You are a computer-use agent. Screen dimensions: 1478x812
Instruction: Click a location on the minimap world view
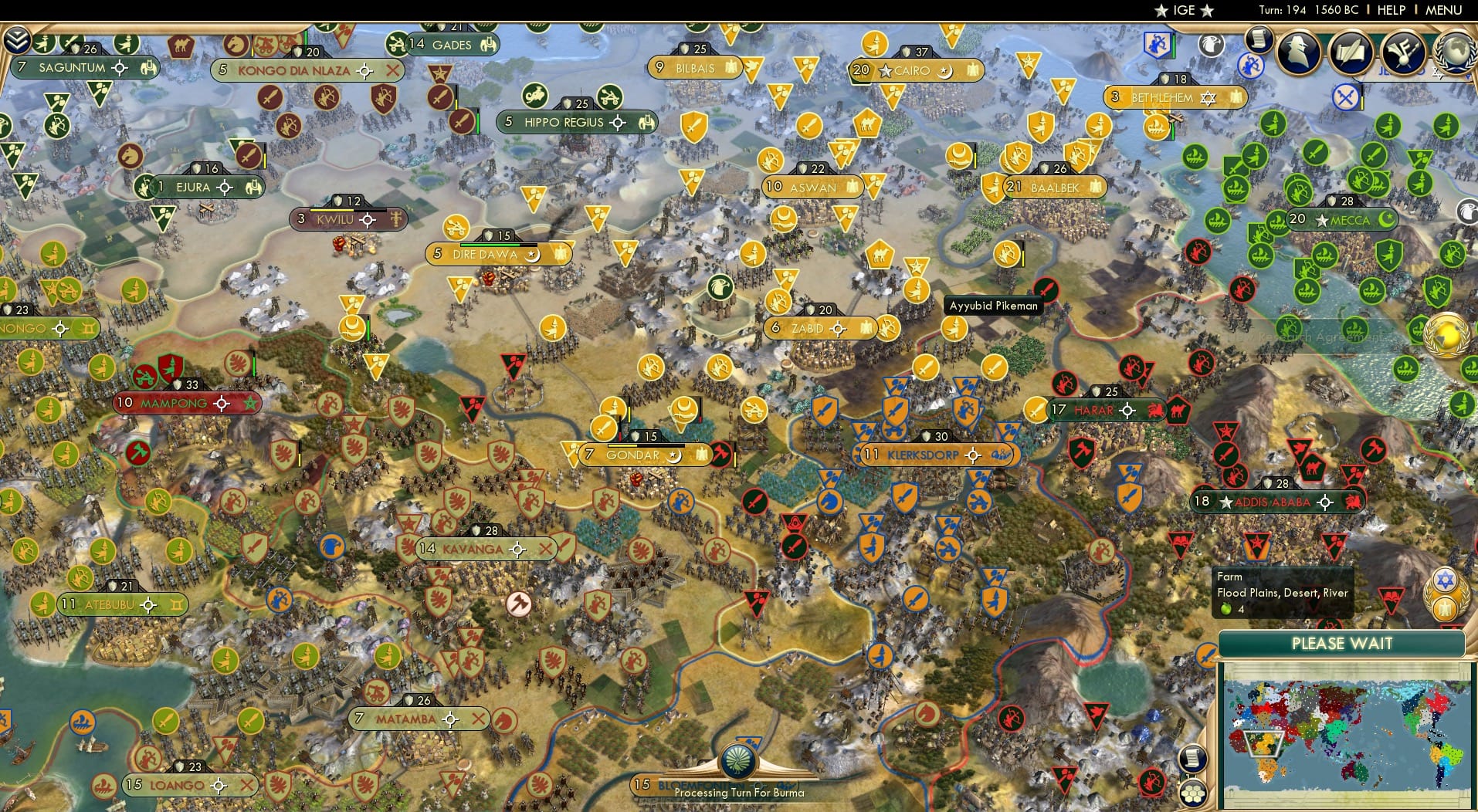1347,733
